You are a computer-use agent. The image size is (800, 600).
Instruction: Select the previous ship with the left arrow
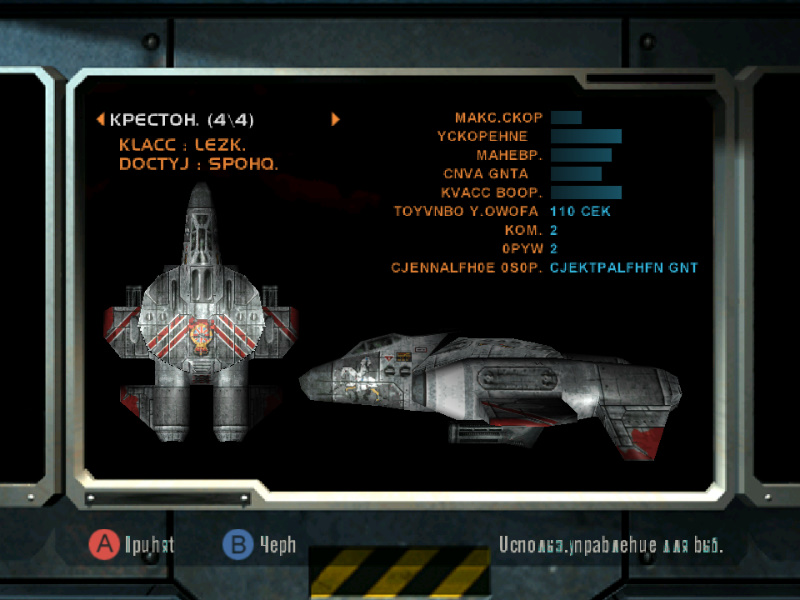point(100,120)
